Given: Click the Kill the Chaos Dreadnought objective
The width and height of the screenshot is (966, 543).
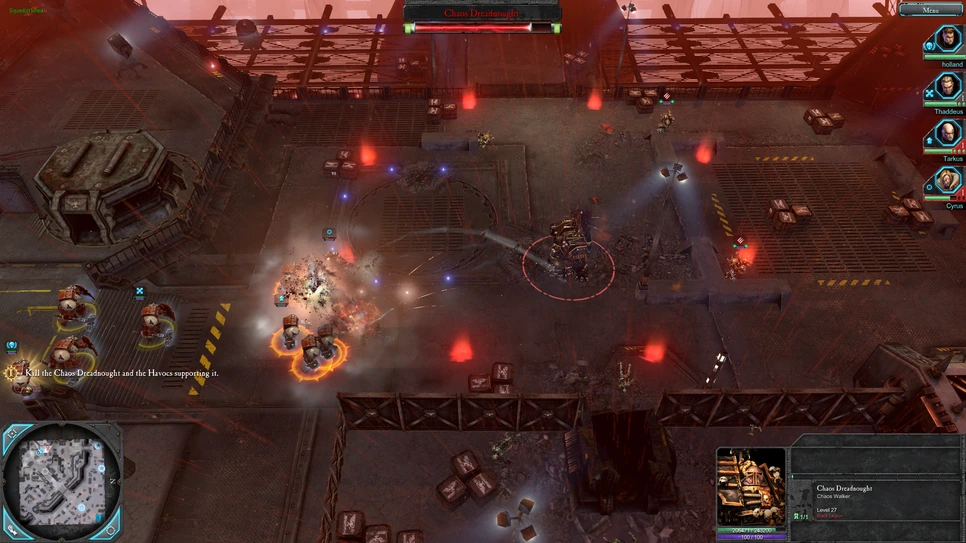Looking at the screenshot, I should (120, 373).
